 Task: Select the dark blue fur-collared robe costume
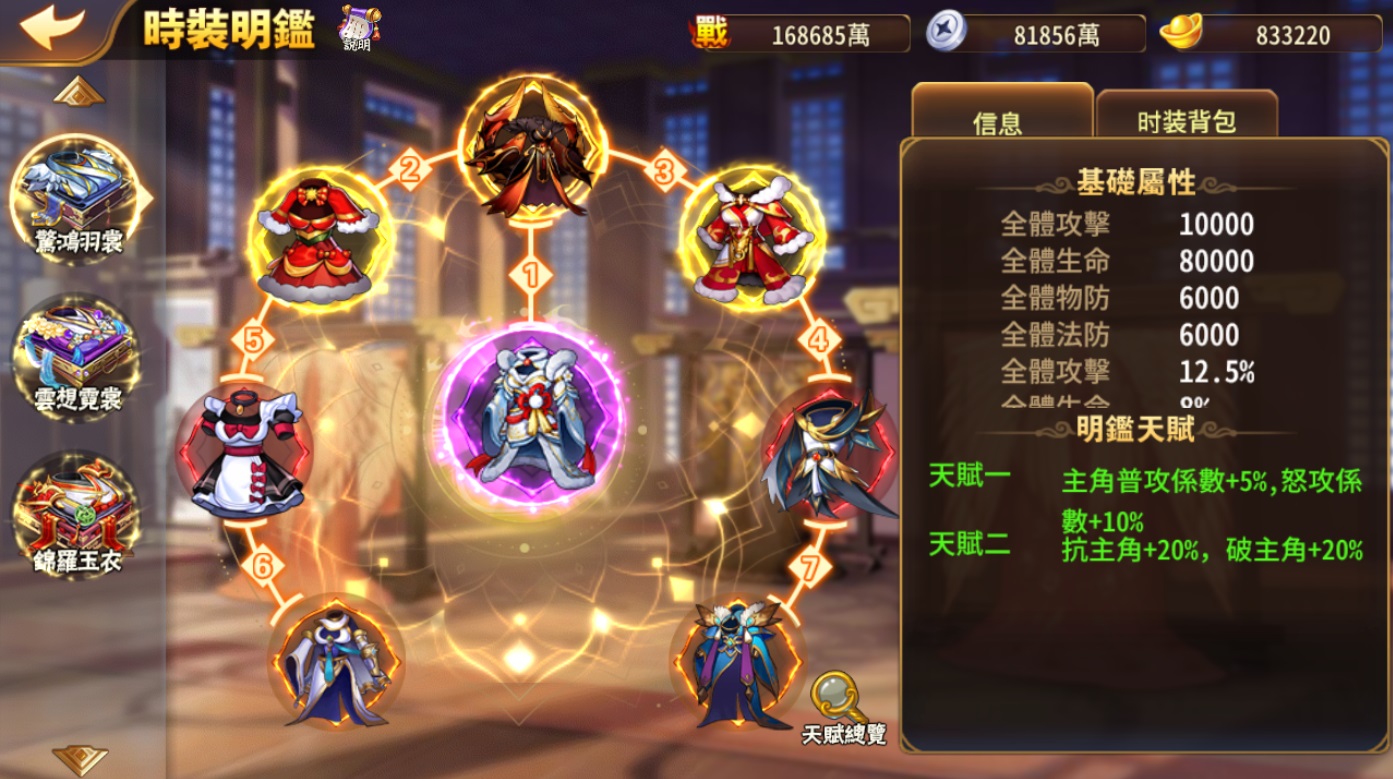click(x=738, y=661)
